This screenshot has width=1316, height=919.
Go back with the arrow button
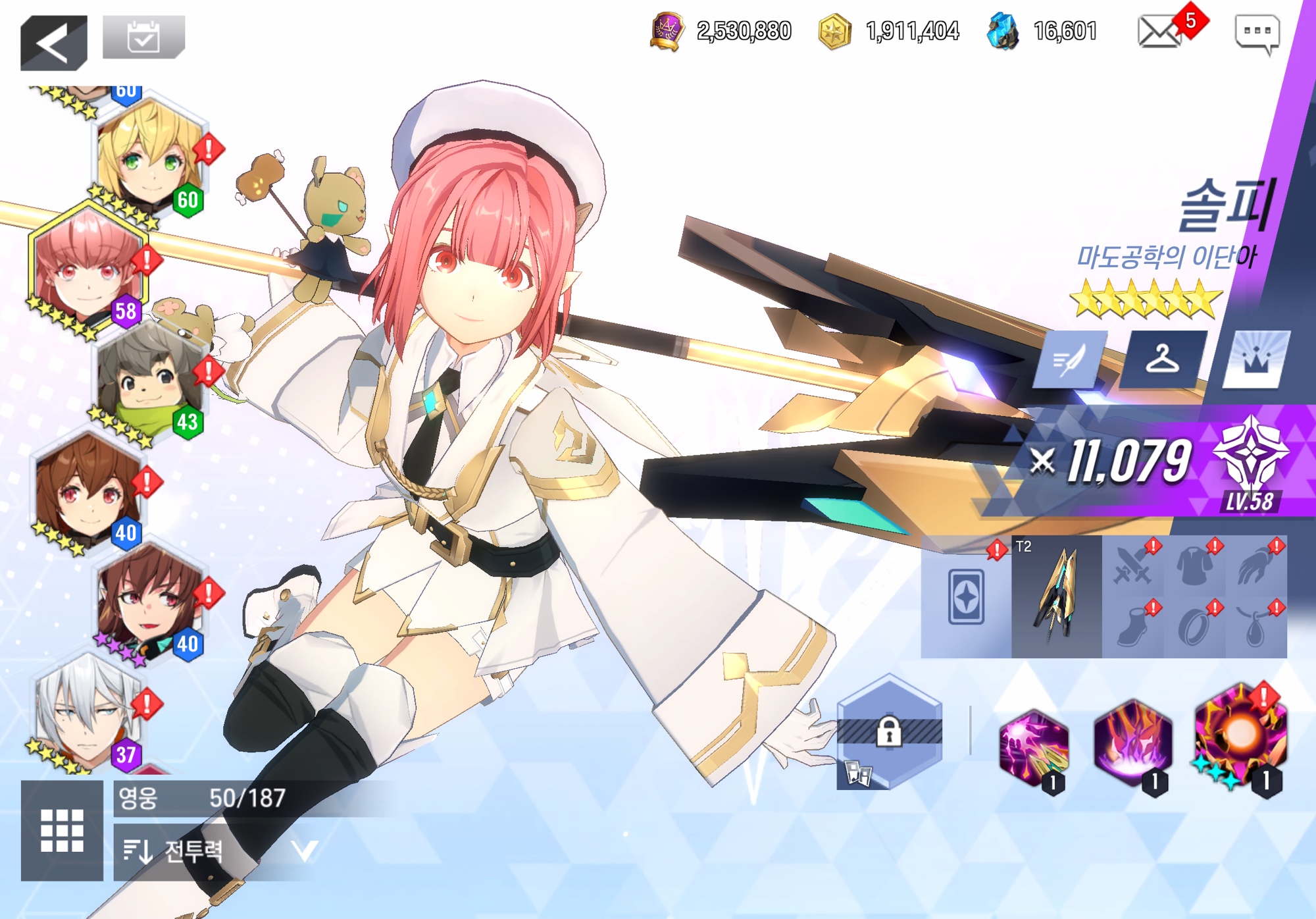(53, 43)
